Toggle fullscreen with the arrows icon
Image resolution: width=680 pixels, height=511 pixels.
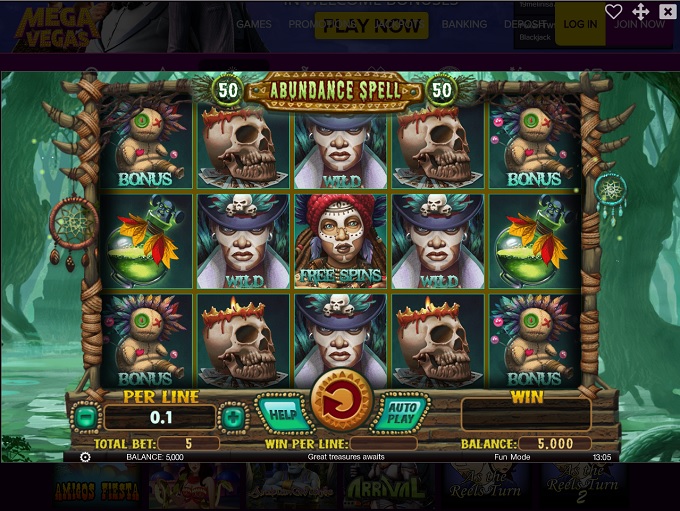click(641, 12)
